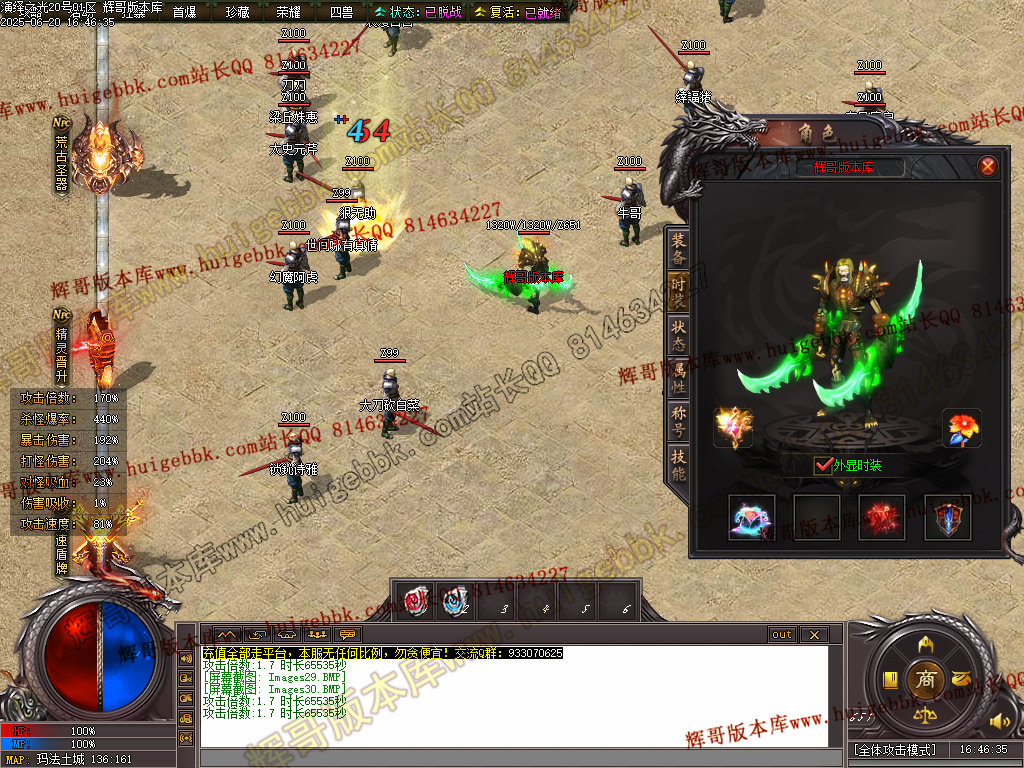Close the chat window with its X
The image size is (1024, 768).
pos(813,635)
